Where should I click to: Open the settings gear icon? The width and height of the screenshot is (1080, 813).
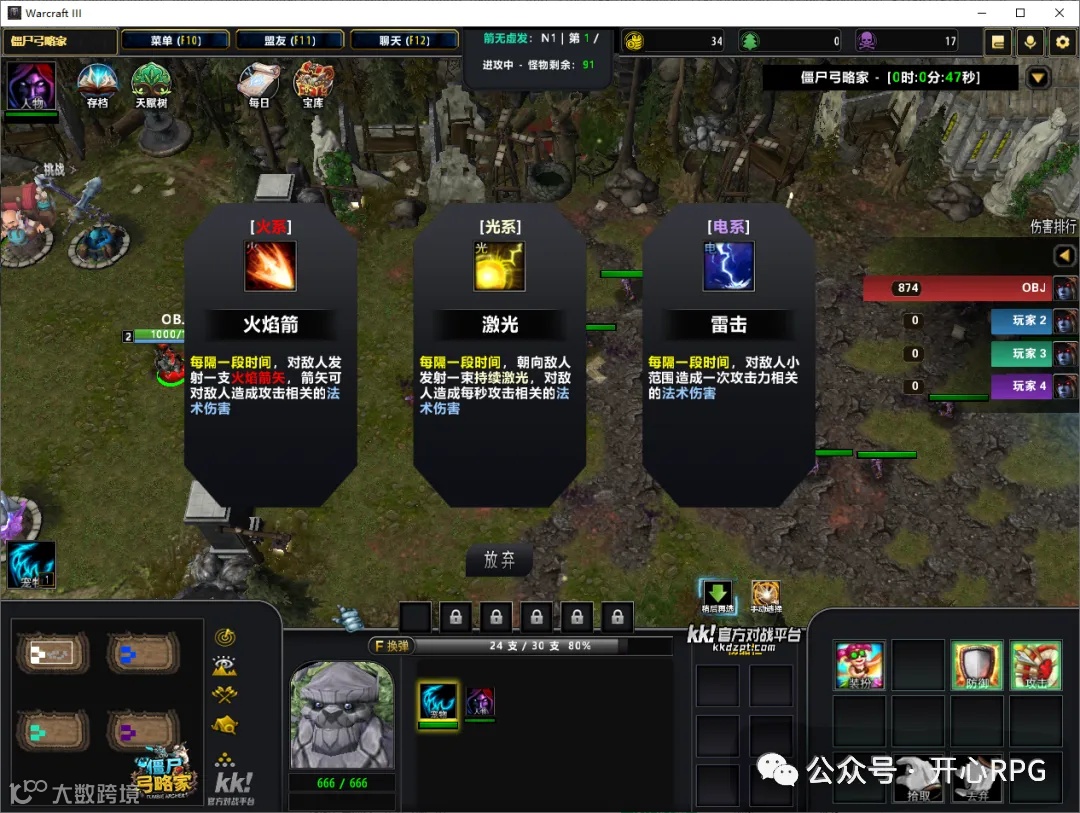pos(1062,41)
